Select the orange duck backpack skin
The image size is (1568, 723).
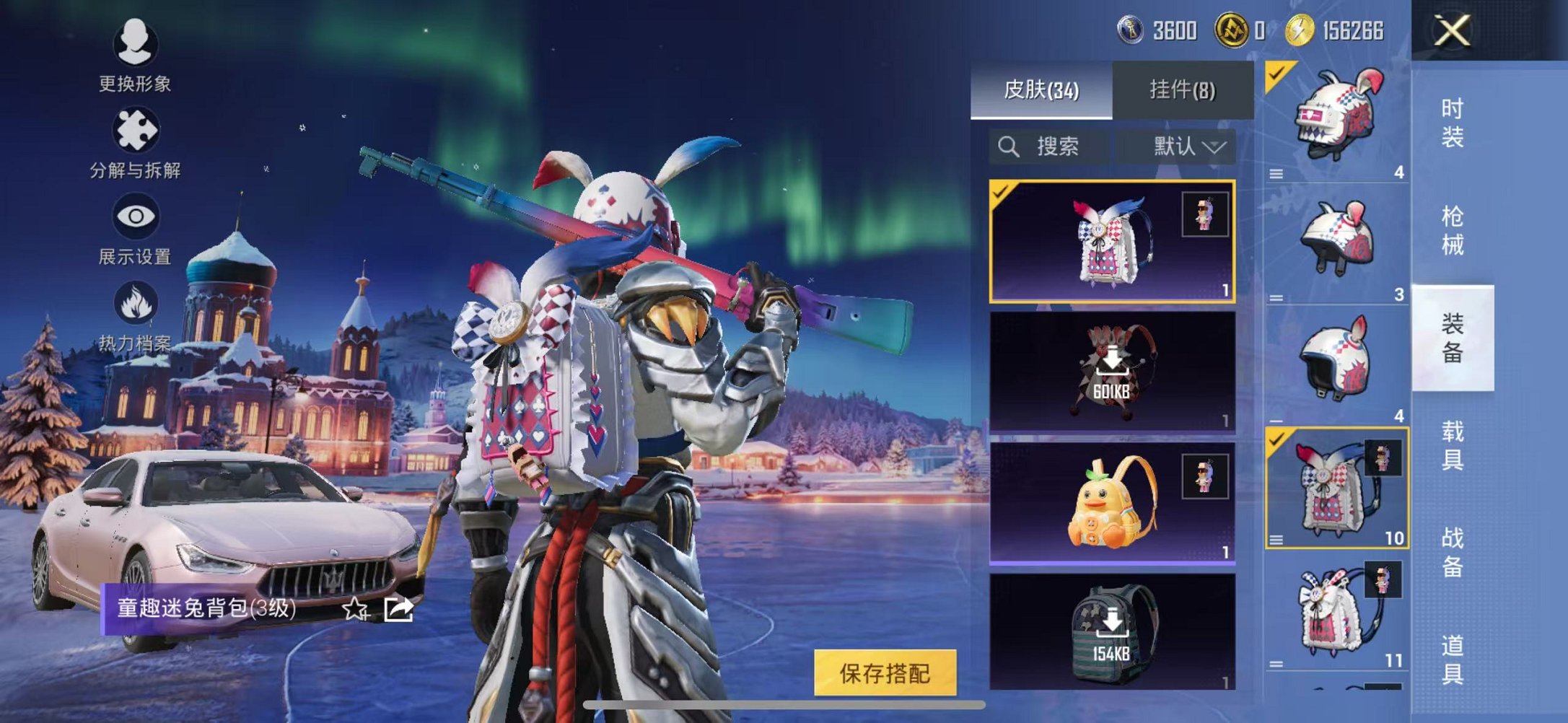tap(1112, 503)
